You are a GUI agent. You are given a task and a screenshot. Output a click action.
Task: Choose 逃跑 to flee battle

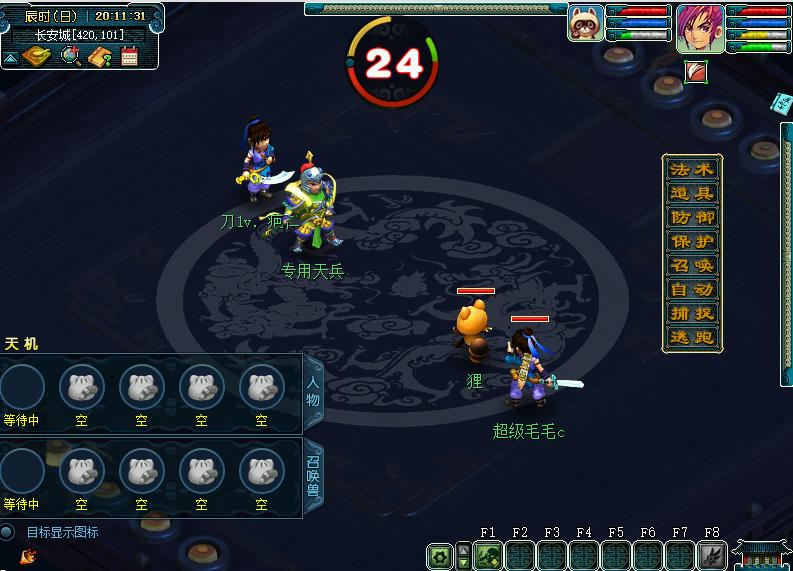[692, 338]
